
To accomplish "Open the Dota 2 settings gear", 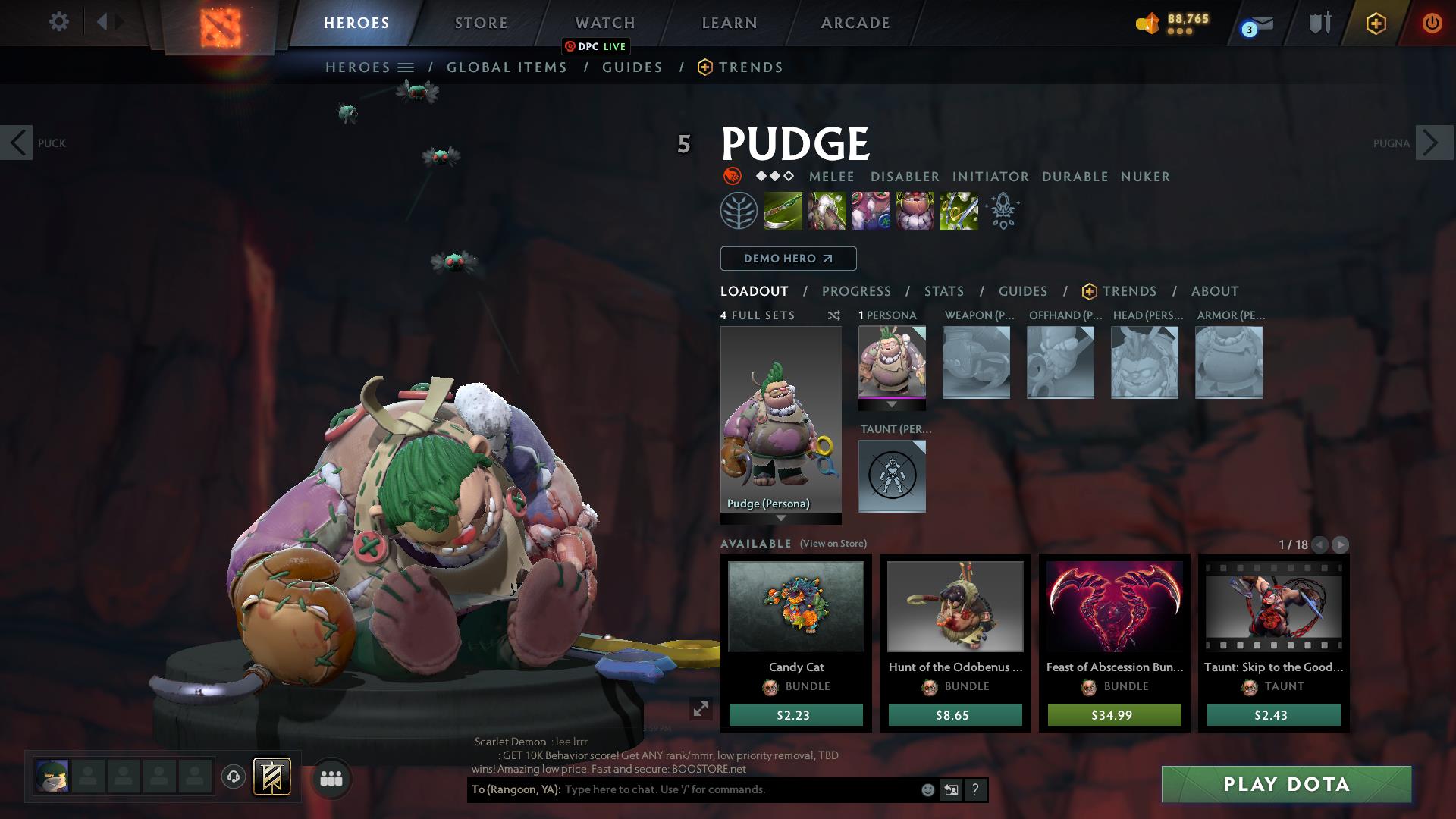I will click(x=58, y=21).
